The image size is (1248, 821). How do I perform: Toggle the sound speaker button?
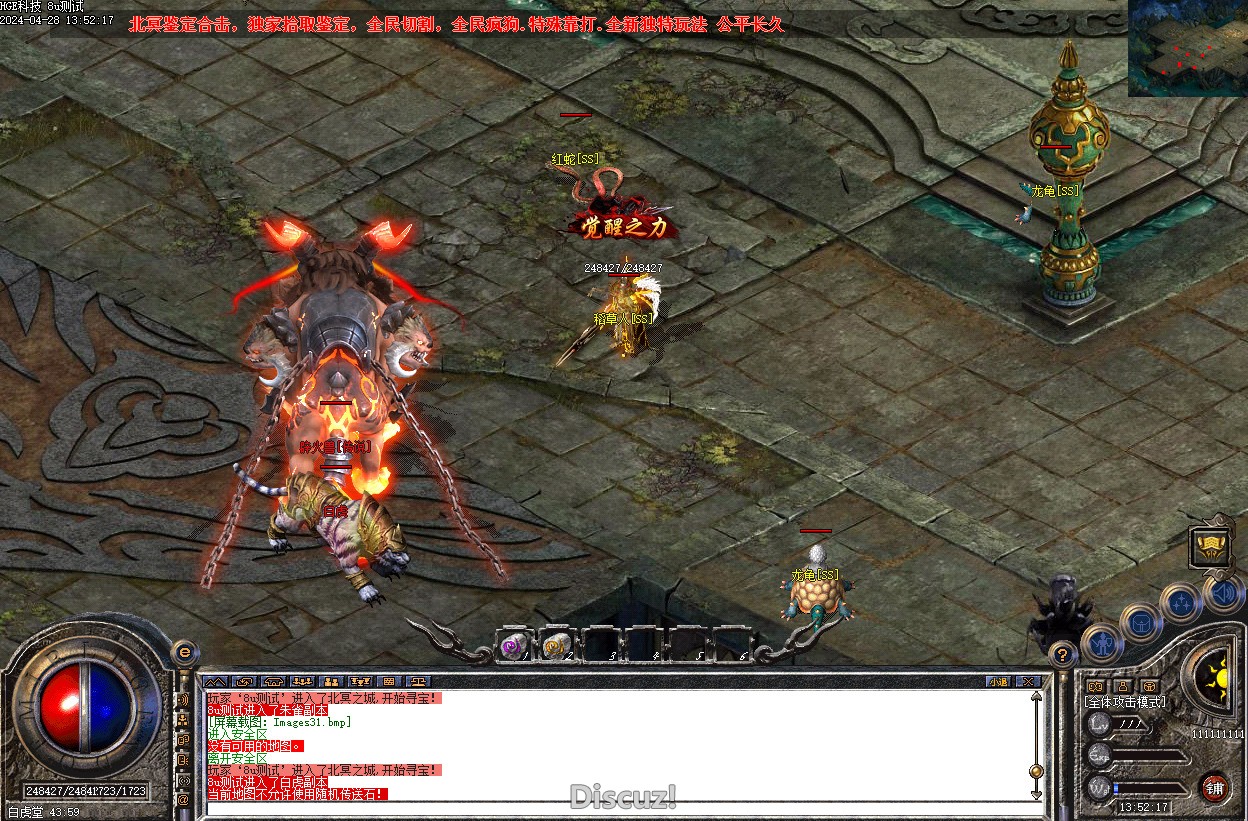click(x=1224, y=593)
